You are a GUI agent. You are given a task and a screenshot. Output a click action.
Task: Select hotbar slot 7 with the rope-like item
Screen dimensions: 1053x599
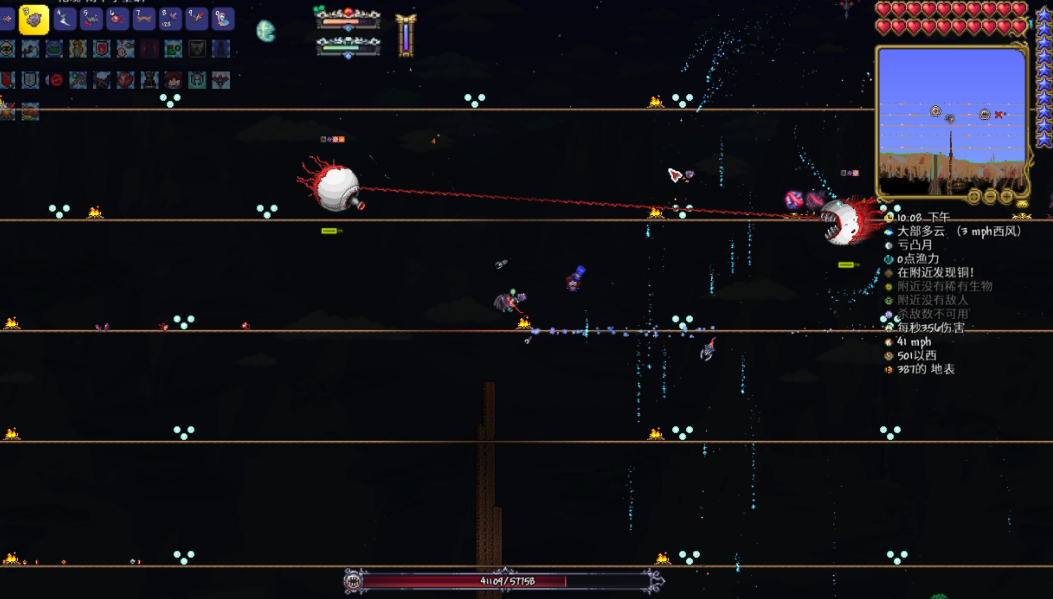(144, 18)
